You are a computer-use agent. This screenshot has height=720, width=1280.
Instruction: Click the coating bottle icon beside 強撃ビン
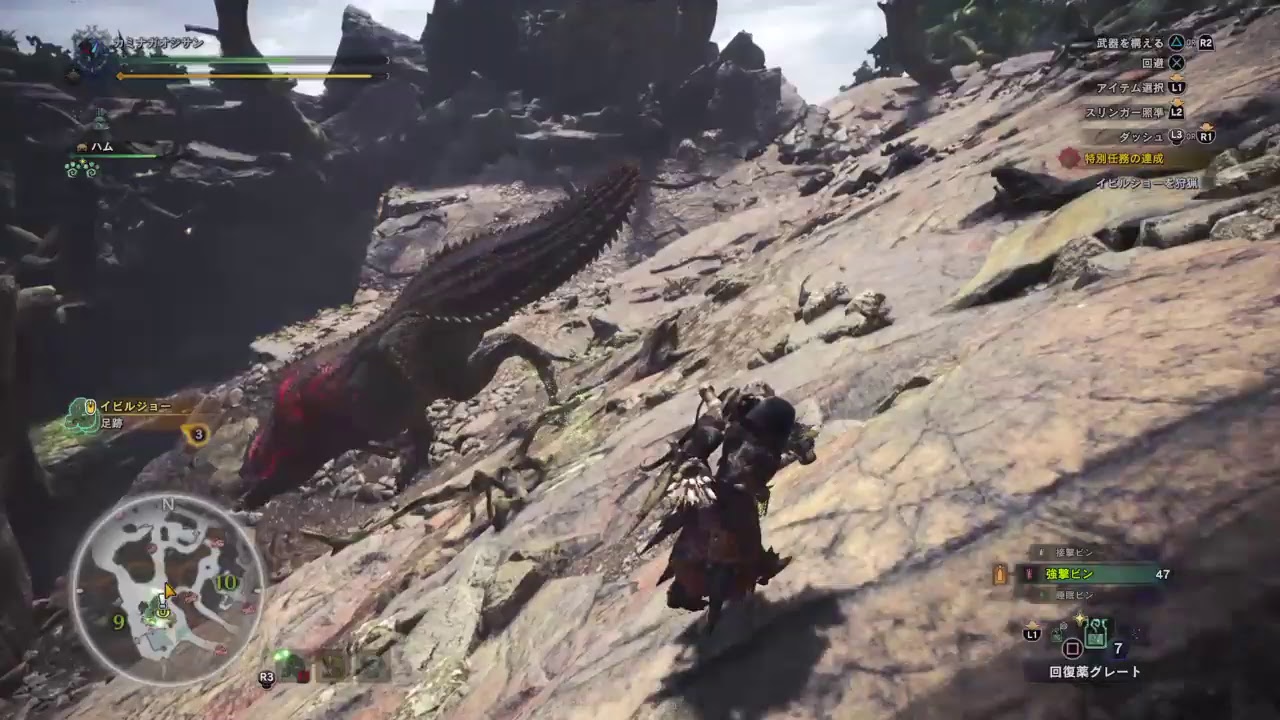(x=1030, y=575)
